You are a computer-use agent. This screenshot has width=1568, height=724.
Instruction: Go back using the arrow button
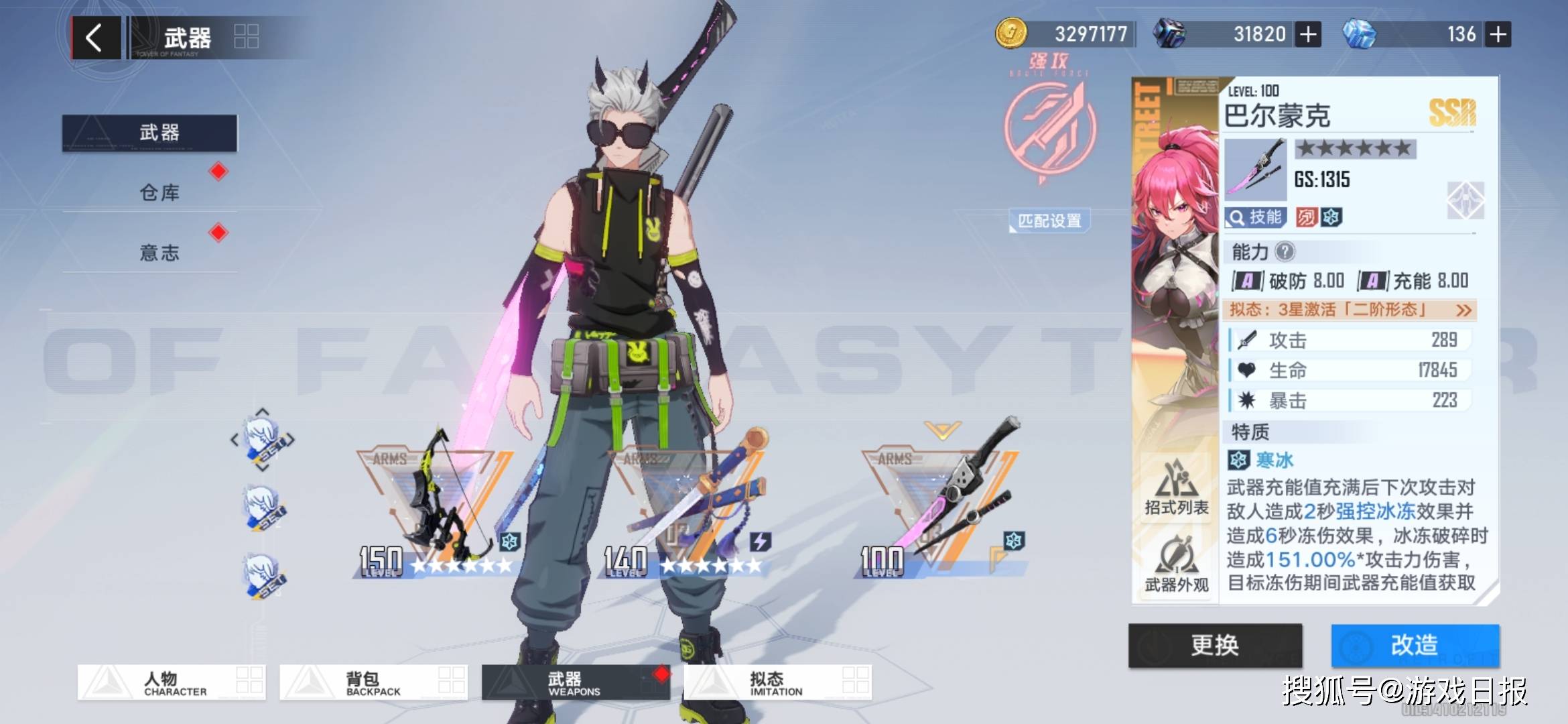[95, 38]
